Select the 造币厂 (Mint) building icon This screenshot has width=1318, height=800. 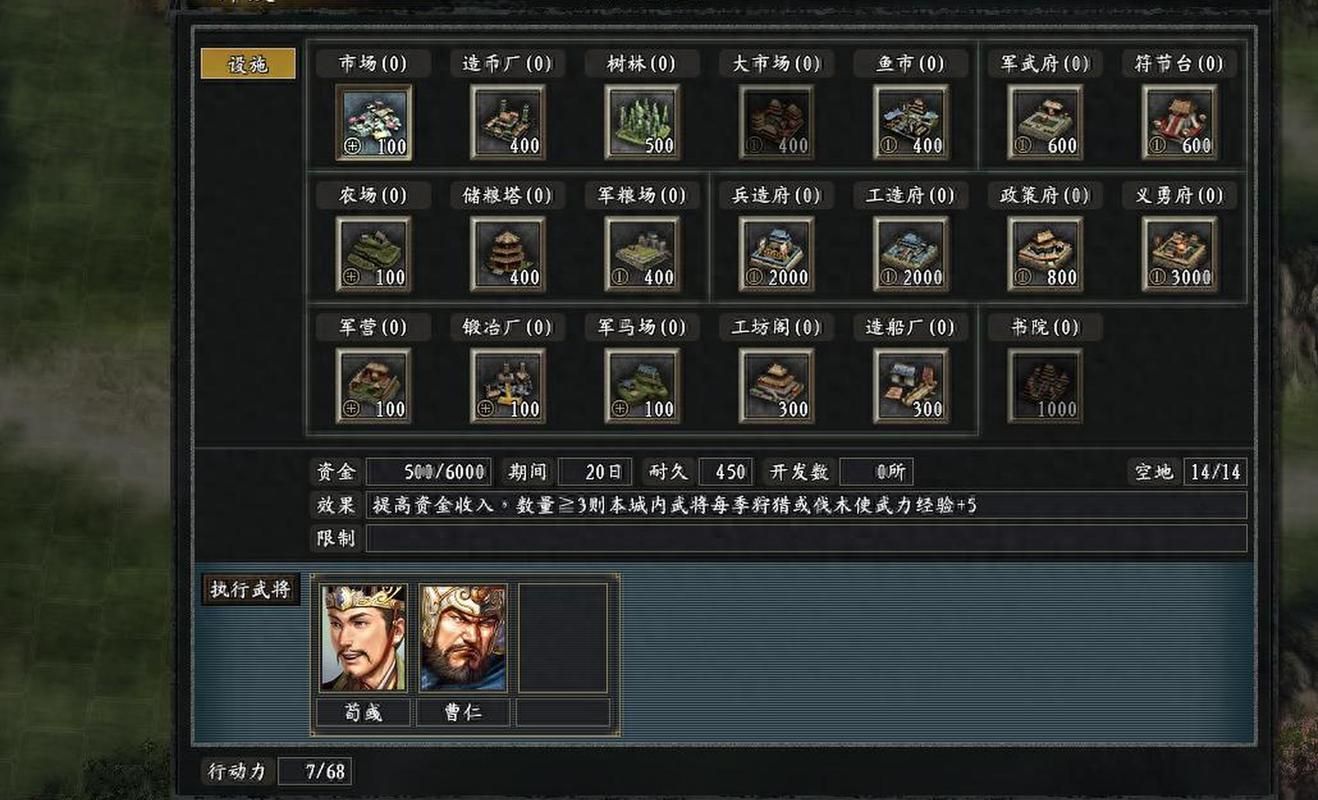pyautogui.click(x=506, y=121)
